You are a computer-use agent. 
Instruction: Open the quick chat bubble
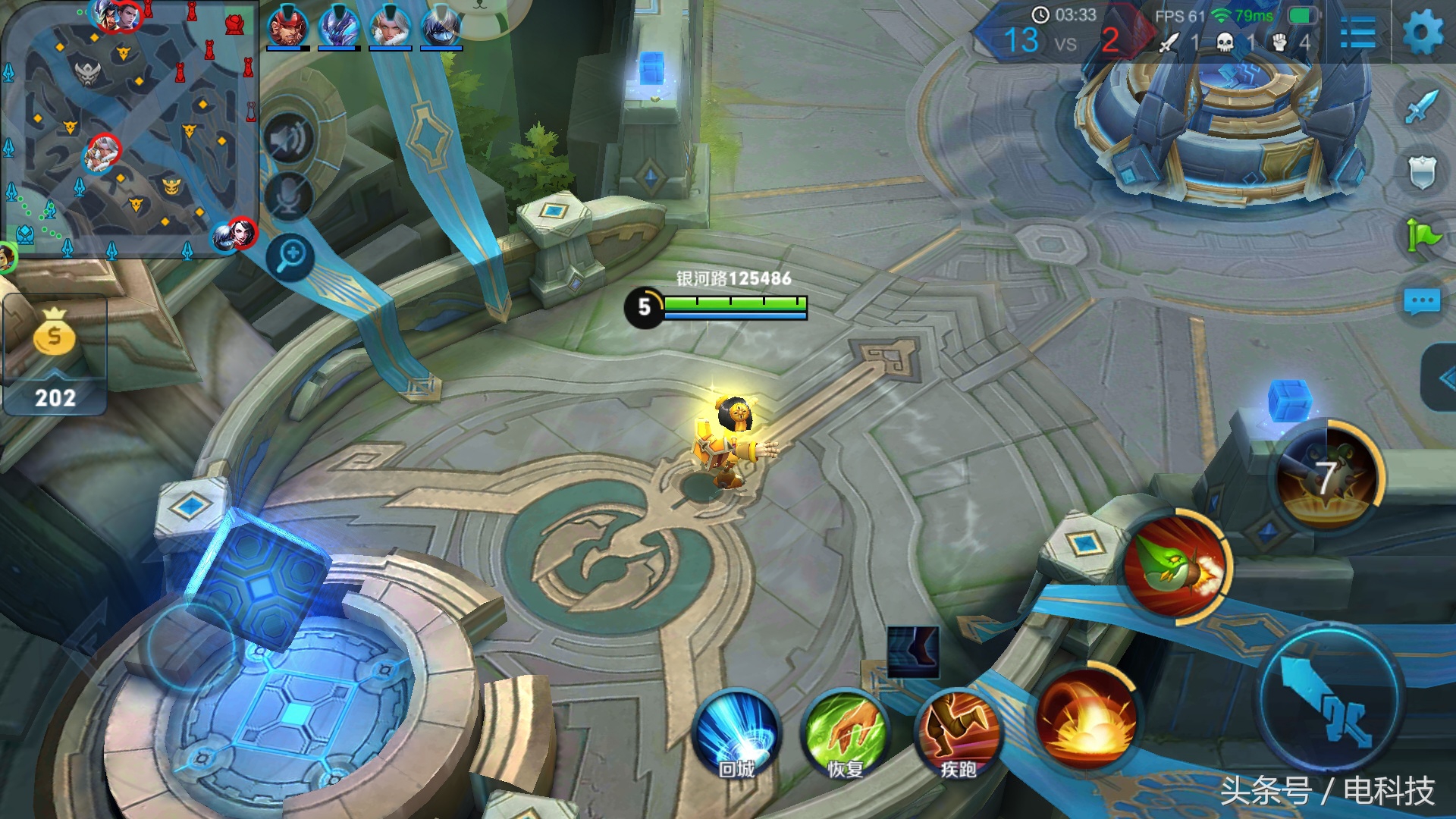click(1422, 302)
